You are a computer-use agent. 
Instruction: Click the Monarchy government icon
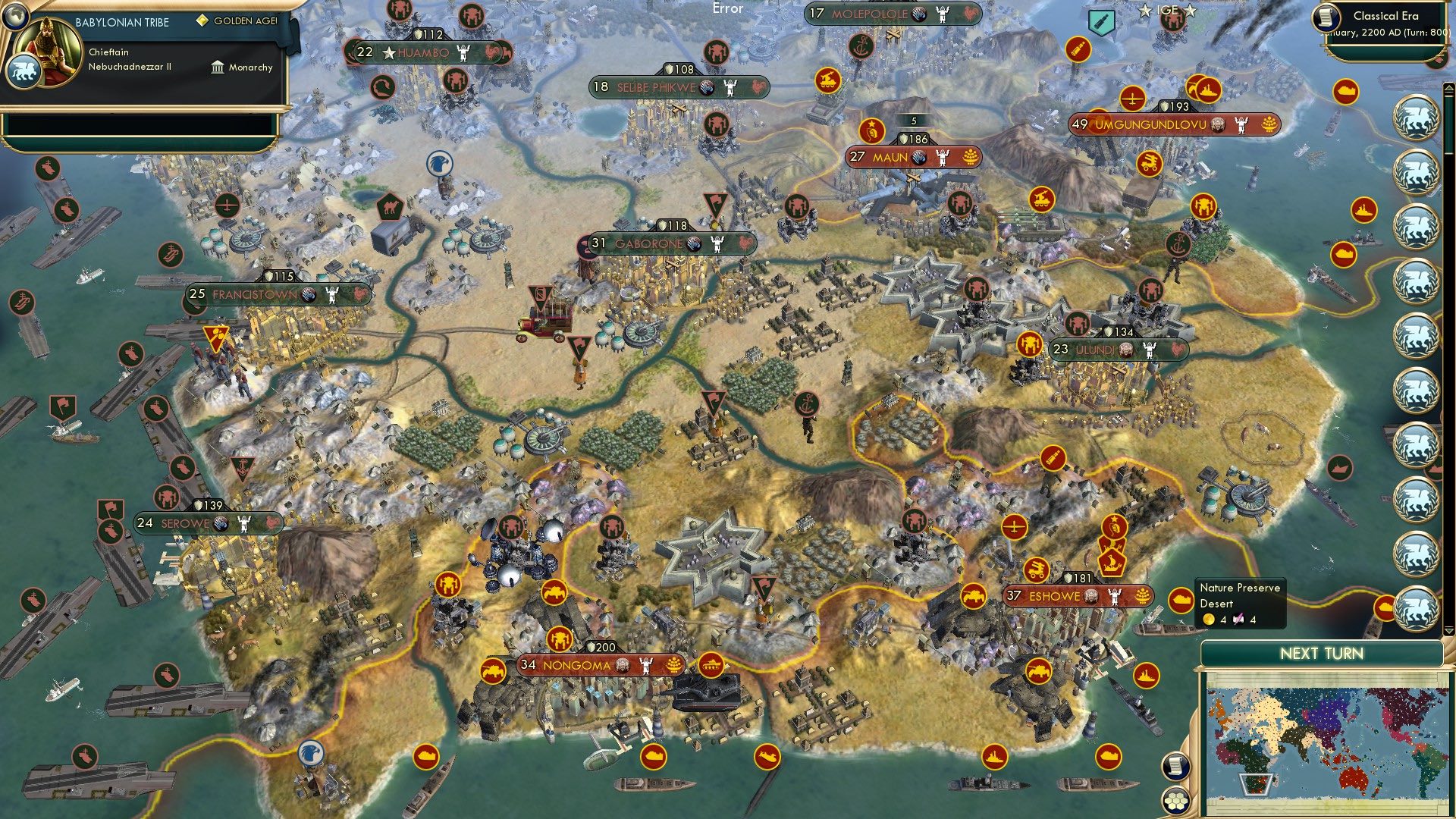coord(218,67)
